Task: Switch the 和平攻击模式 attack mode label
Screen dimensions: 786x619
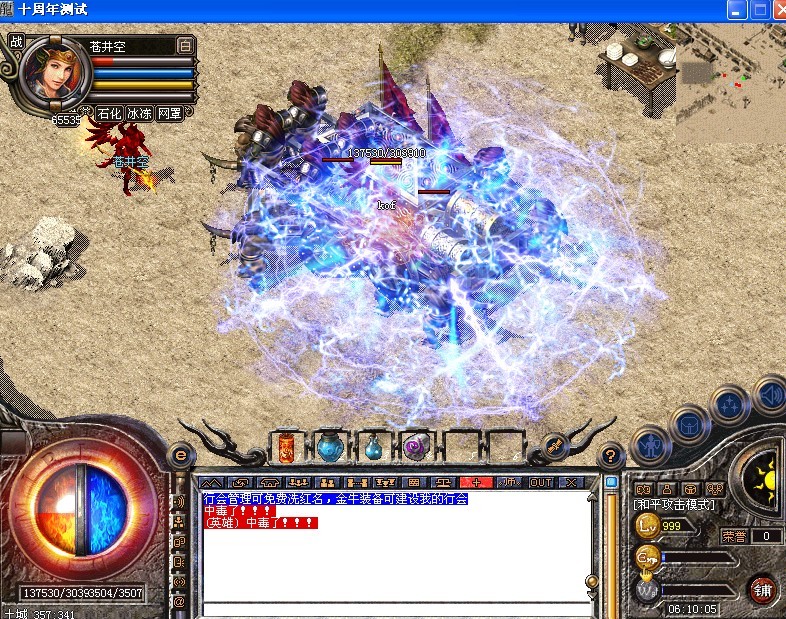Action: tap(675, 505)
